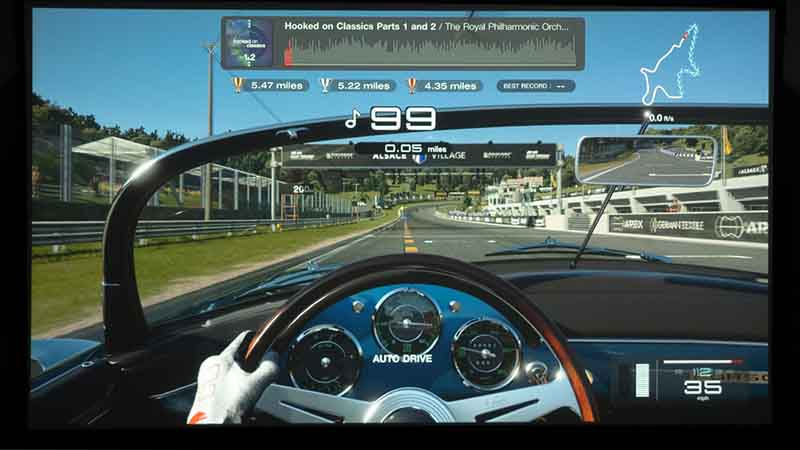The image size is (800, 450).
Task: Select the bronze trophy distance target
Action: tap(442, 86)
